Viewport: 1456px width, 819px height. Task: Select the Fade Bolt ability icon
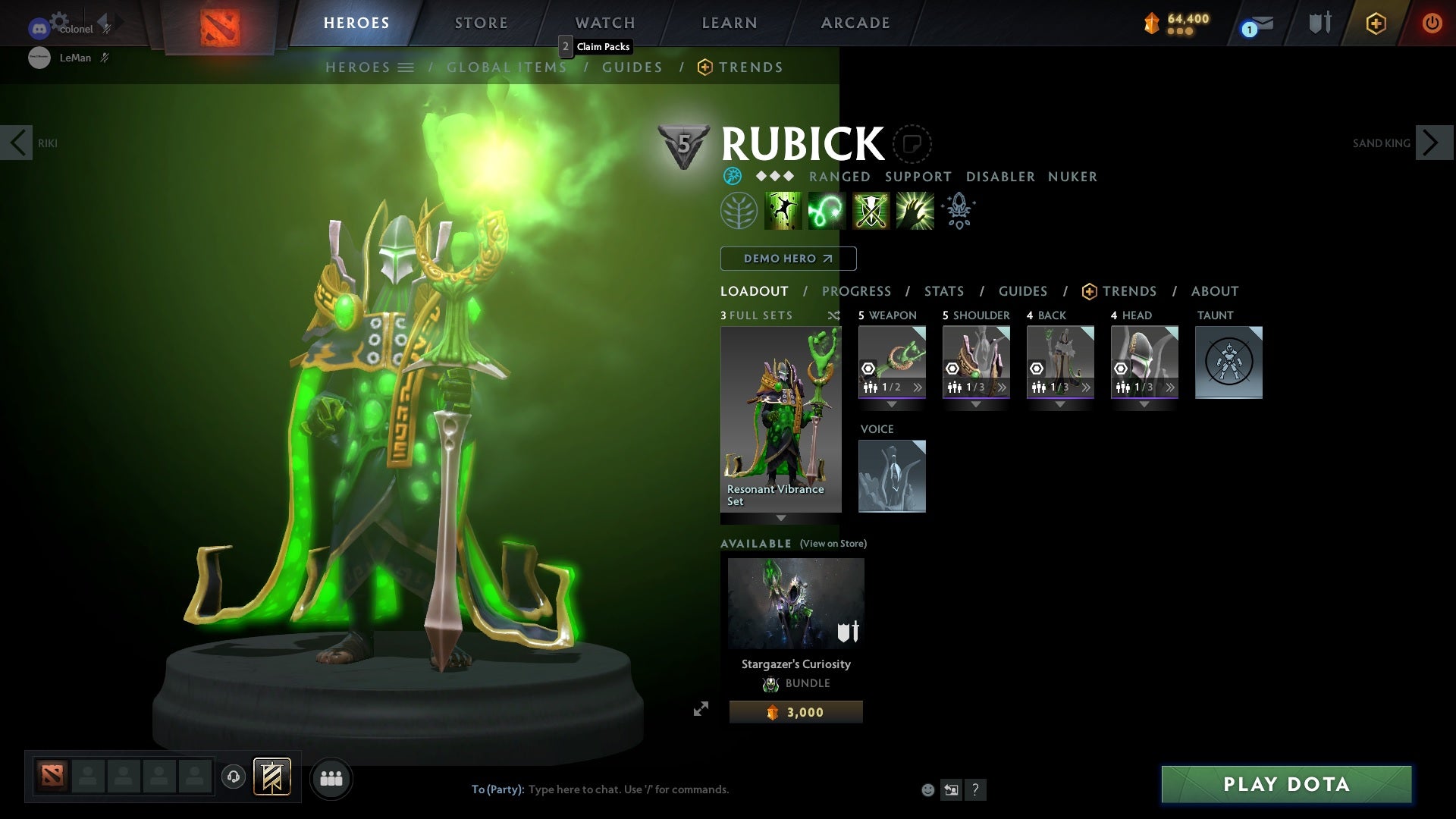click(x=827, y=210)
